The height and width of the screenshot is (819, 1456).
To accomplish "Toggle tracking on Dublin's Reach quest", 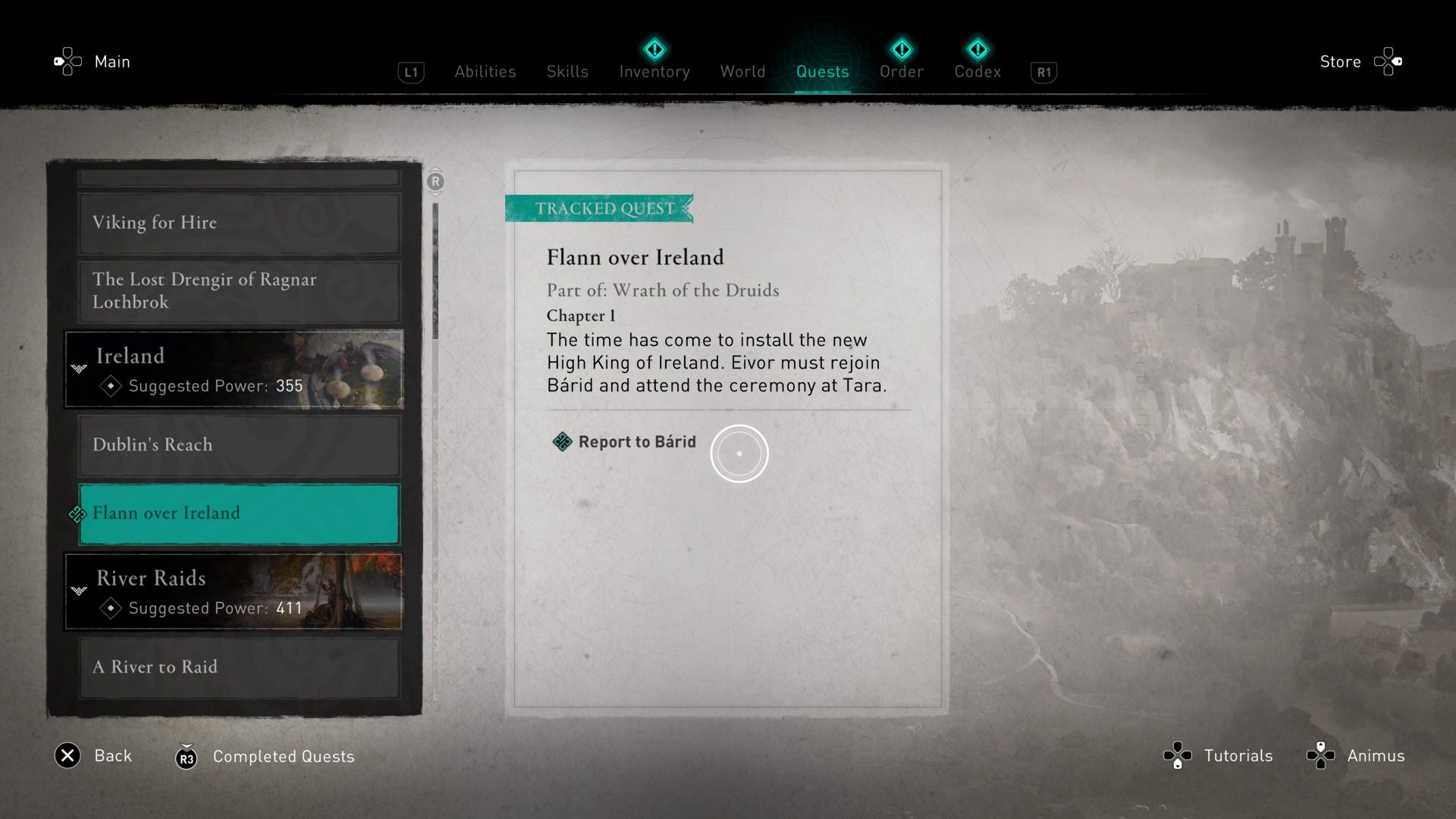I will (x=237, y=445).
